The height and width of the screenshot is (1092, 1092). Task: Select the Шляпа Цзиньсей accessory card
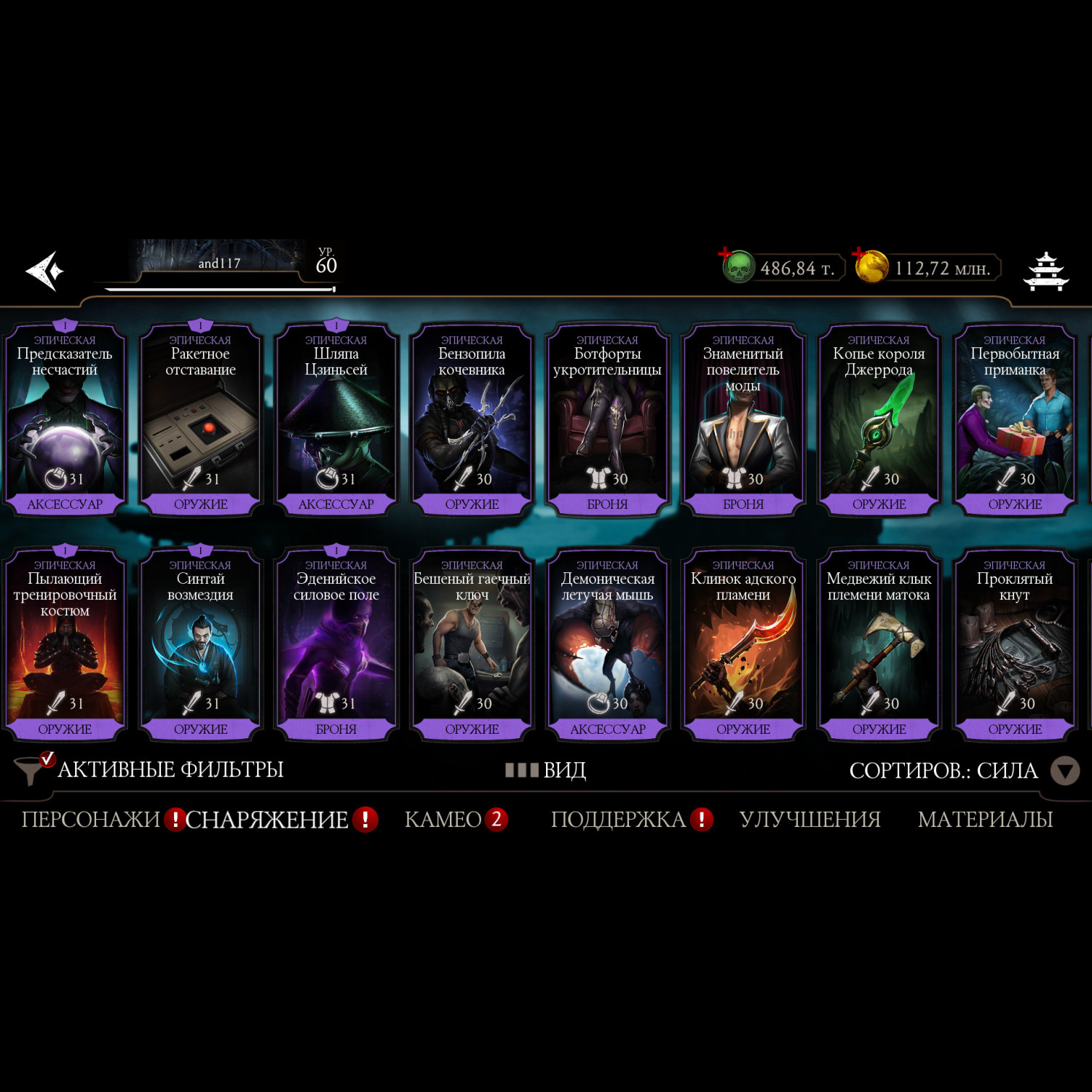click(x=336, y=420)
